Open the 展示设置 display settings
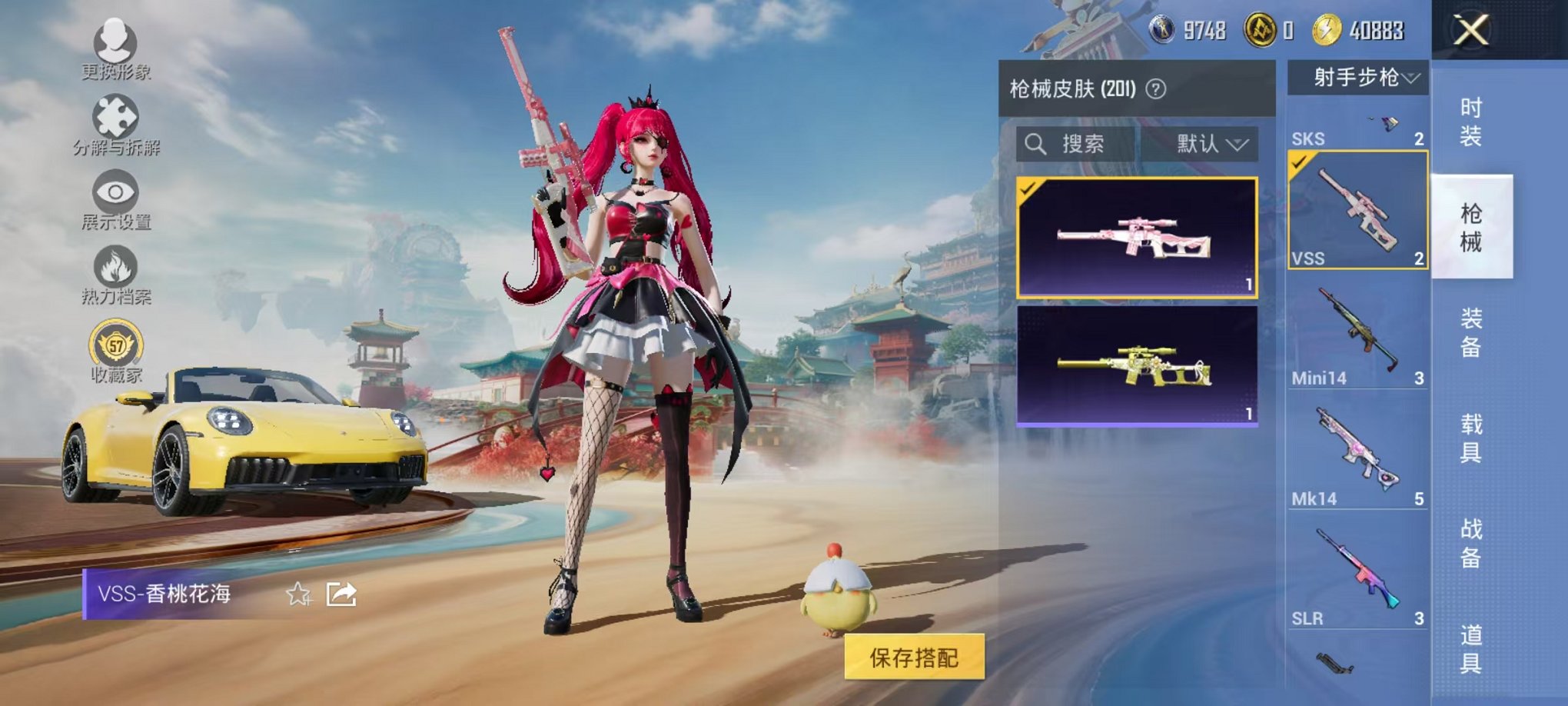The width and height of the screenshot is (1568, 706). pyautogui.click(x=114, y=192)
